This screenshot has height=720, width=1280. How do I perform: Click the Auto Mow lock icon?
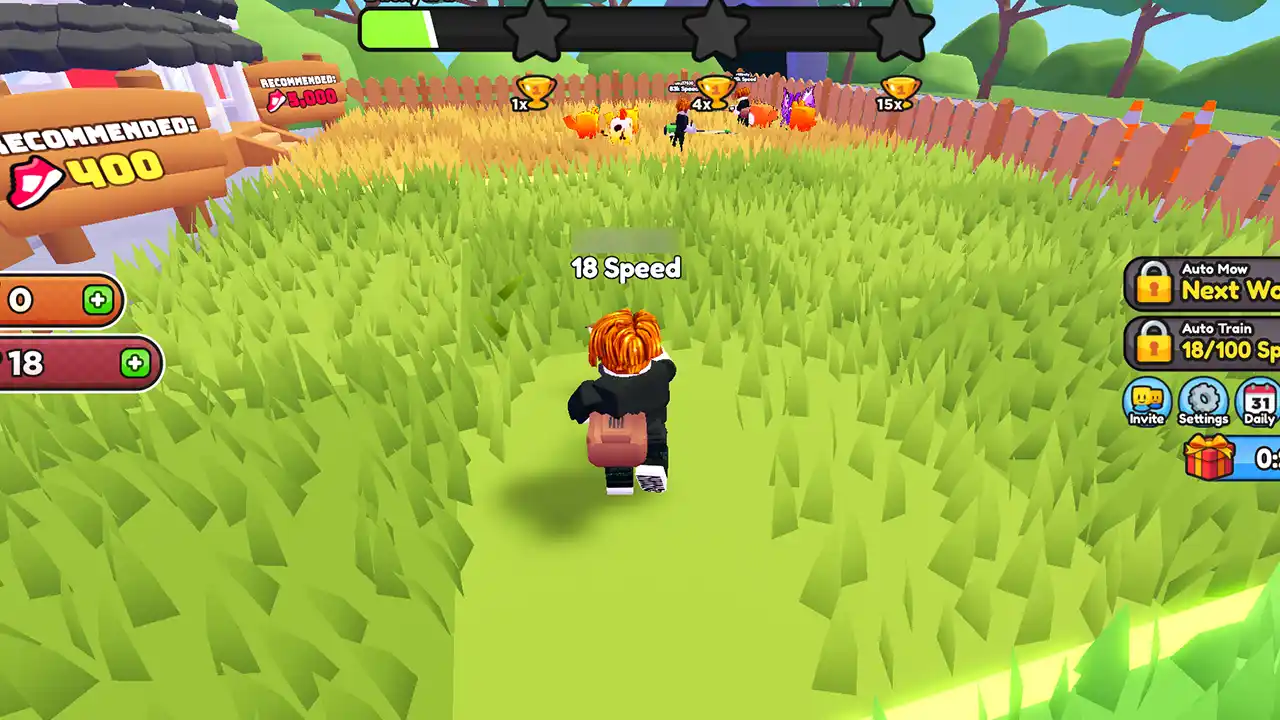tap(1155, 283)
